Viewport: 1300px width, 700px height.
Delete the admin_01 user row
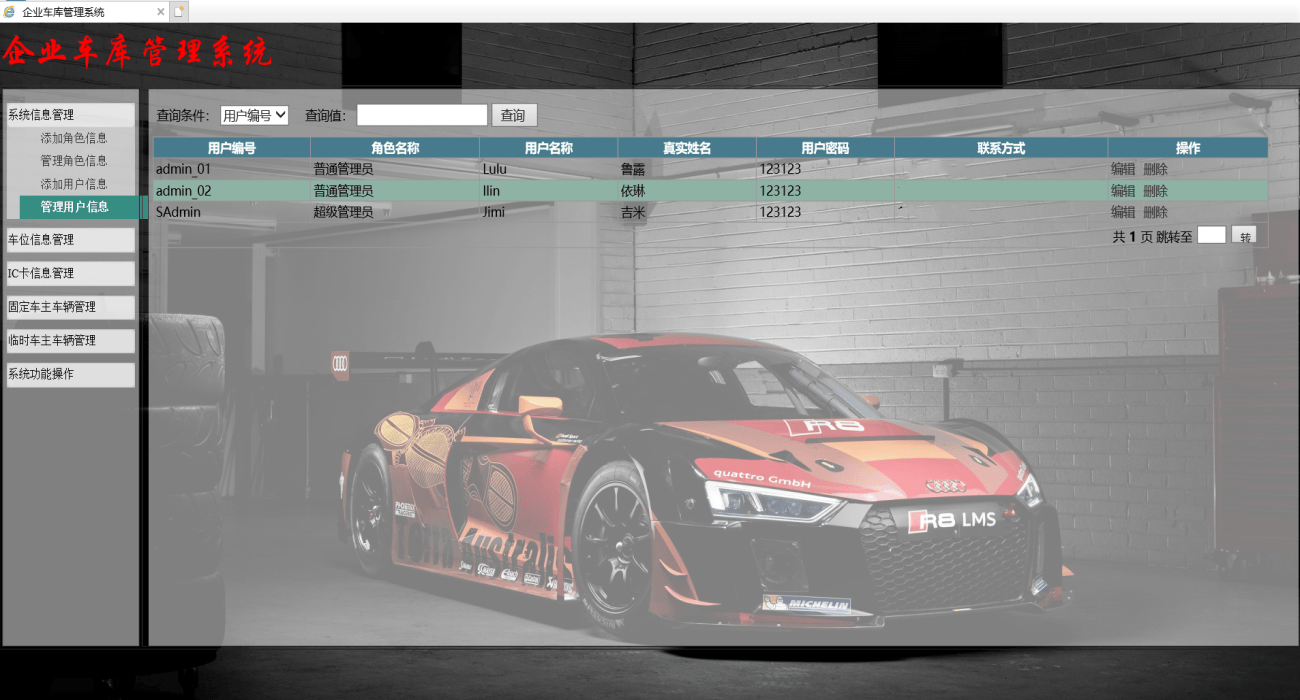[1155, 169]
